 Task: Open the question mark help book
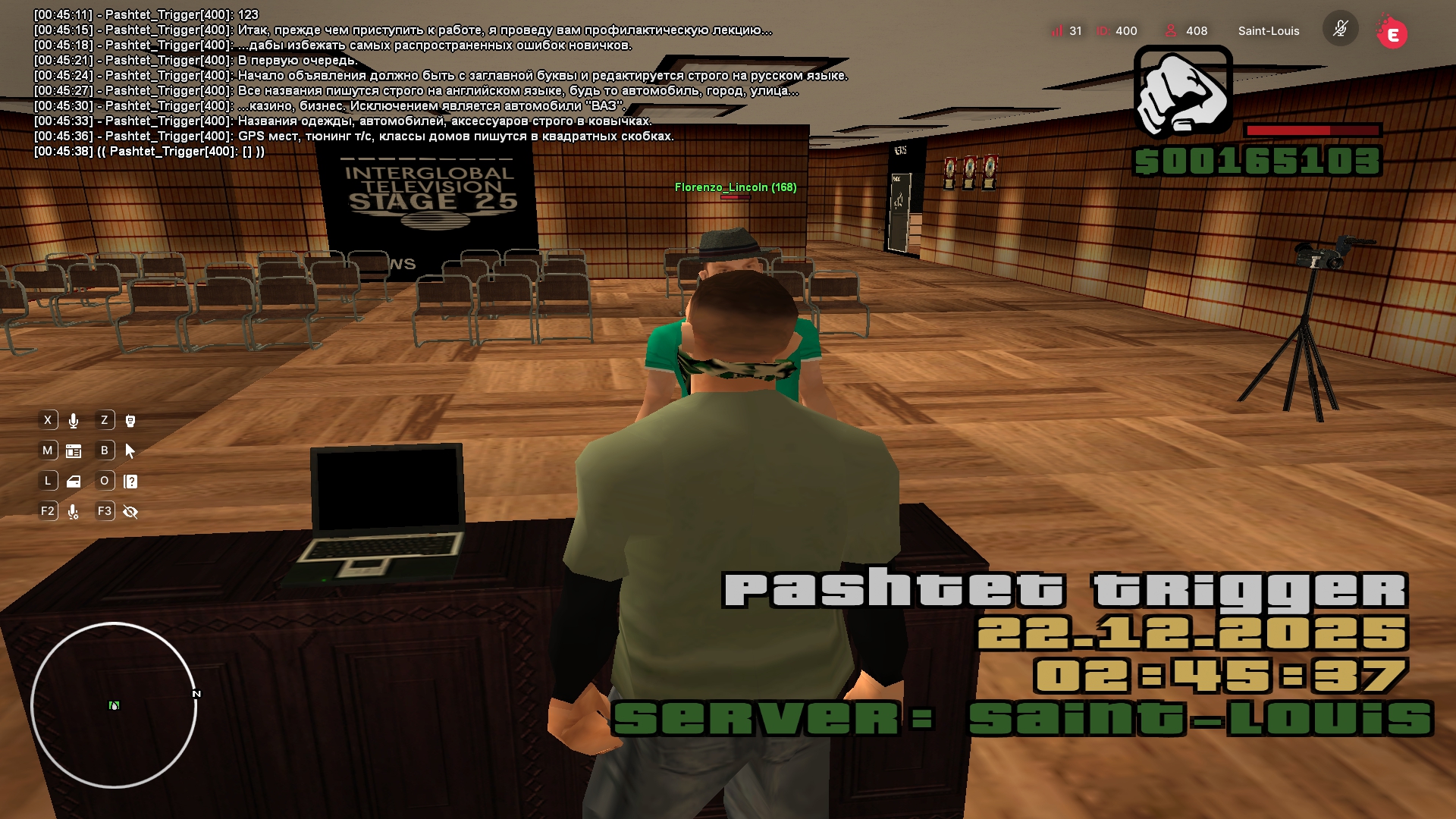pyautogui.click(x=130, y=482)
